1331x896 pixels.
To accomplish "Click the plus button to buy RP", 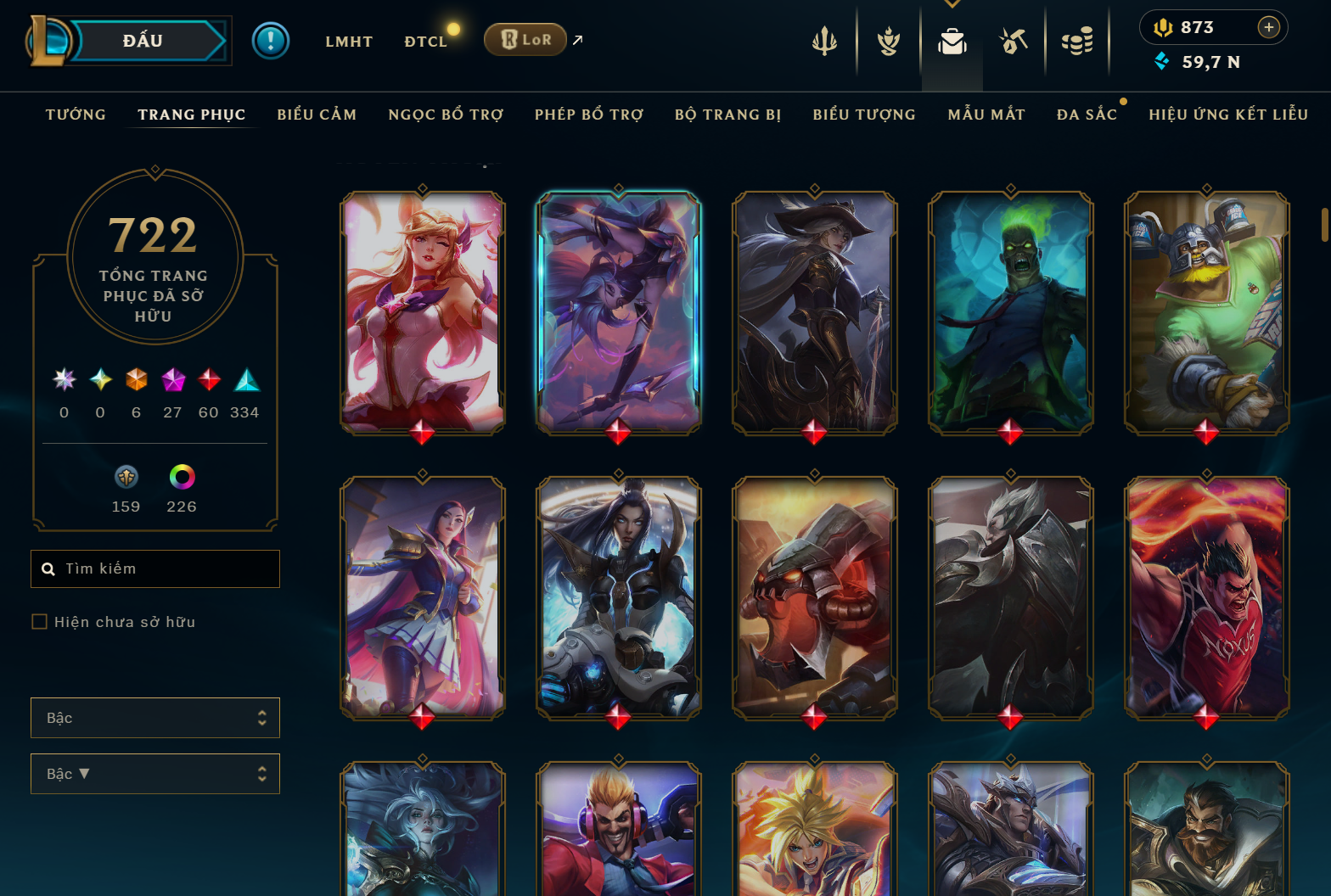I will (x=1269, y=27).
